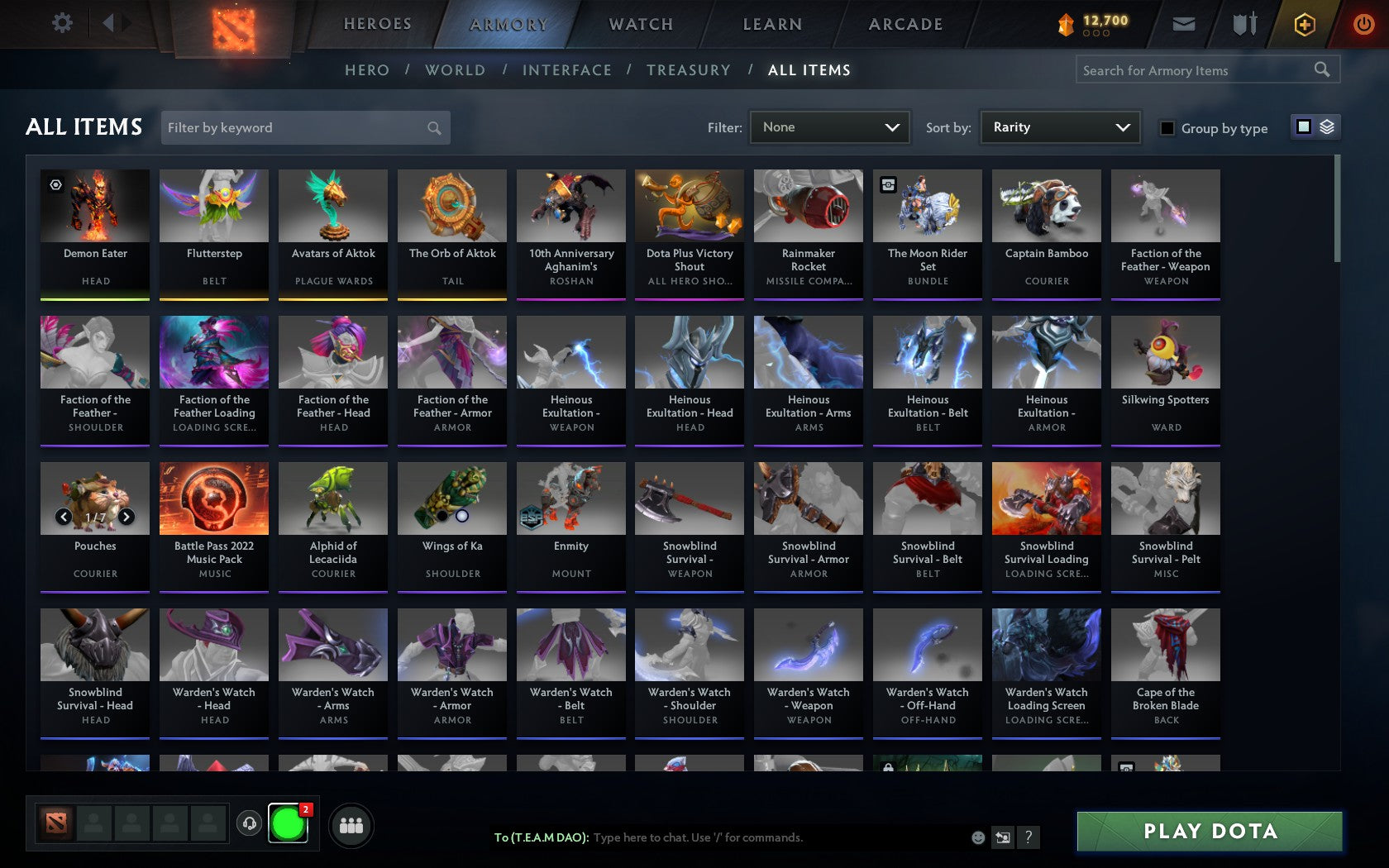Switch to the TREASURY tab
The image size is (1389, 868).
point(689,70)
